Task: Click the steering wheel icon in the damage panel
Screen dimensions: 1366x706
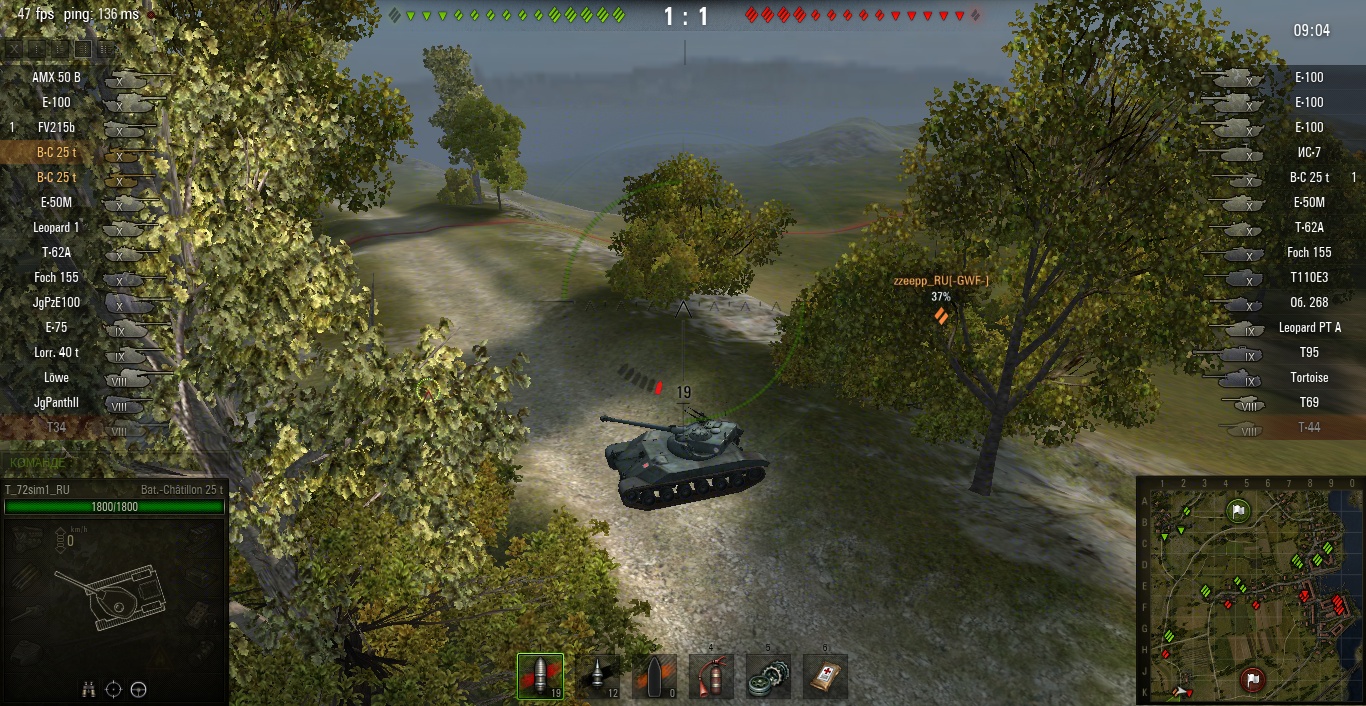Action: pos(139,688)
